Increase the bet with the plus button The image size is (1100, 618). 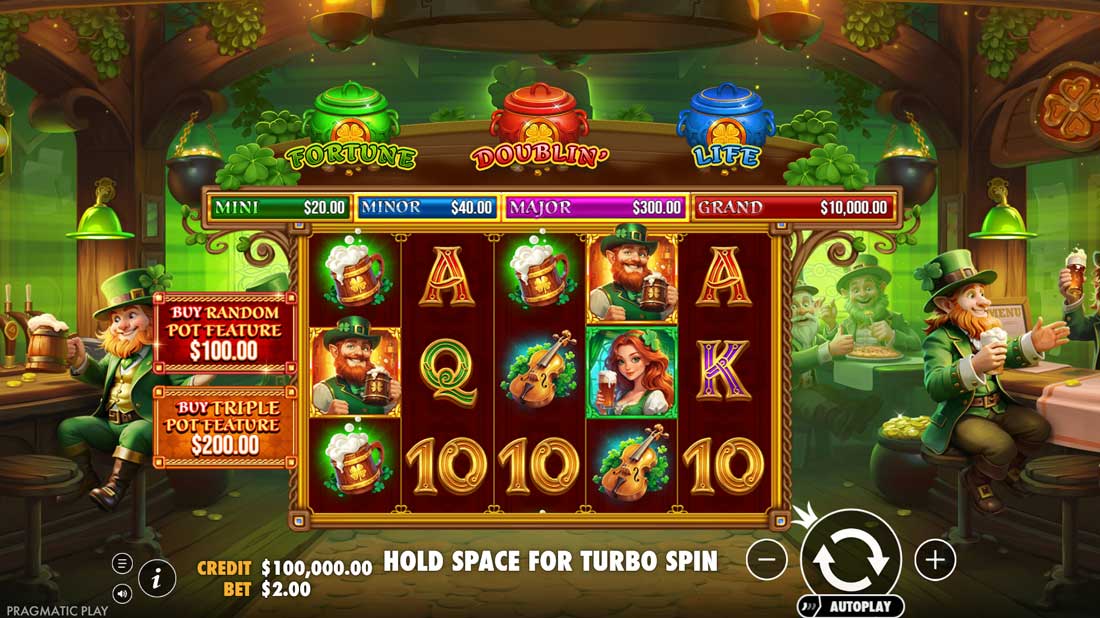pos(935,560)
